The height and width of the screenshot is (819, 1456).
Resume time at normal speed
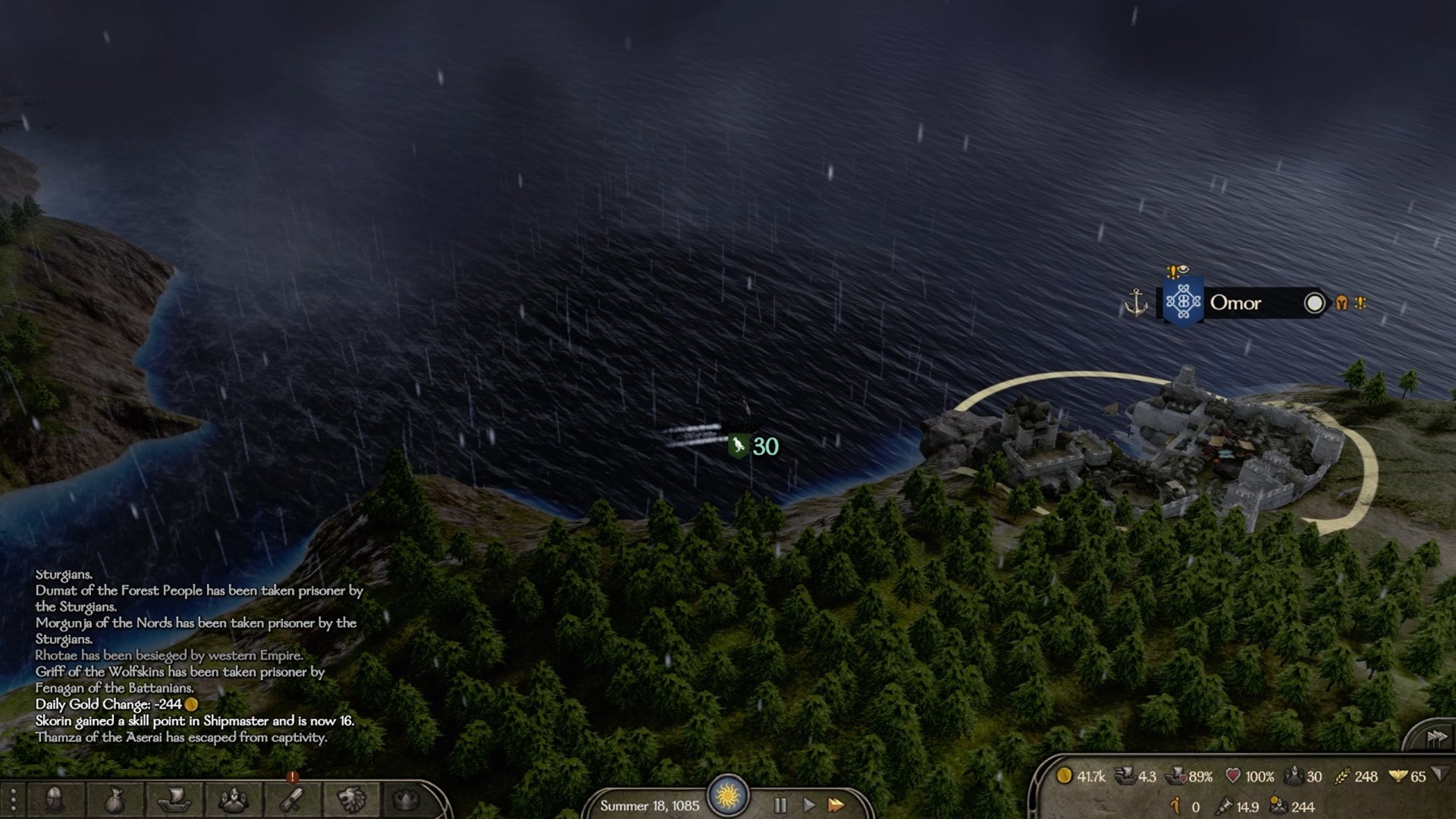pos(808,805)
